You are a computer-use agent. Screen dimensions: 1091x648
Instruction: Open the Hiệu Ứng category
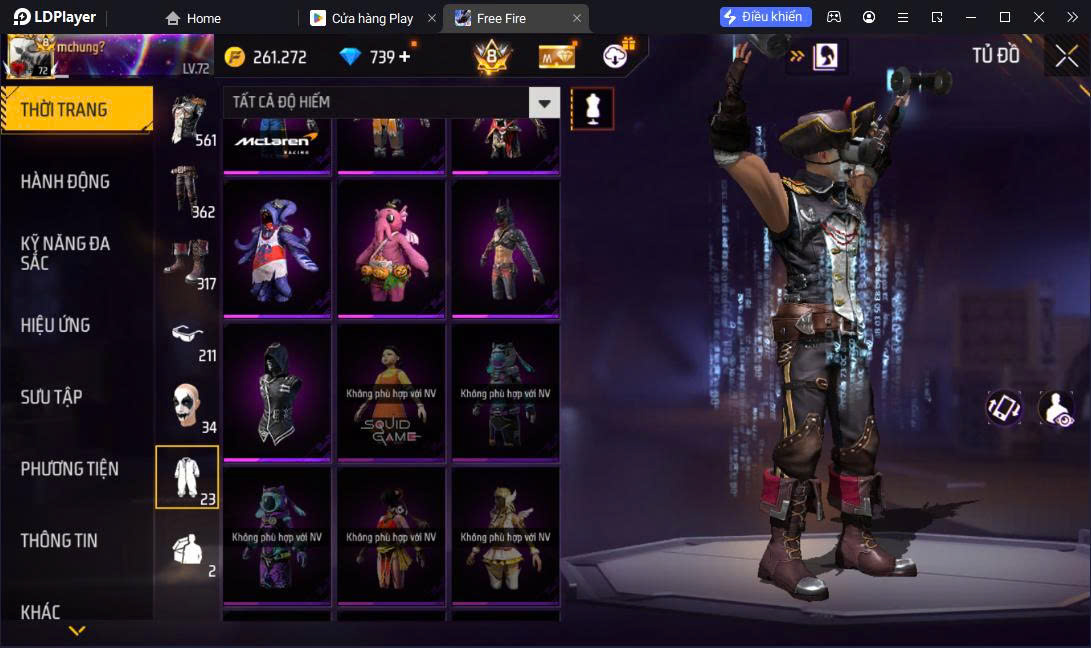[x=55, y=325]
